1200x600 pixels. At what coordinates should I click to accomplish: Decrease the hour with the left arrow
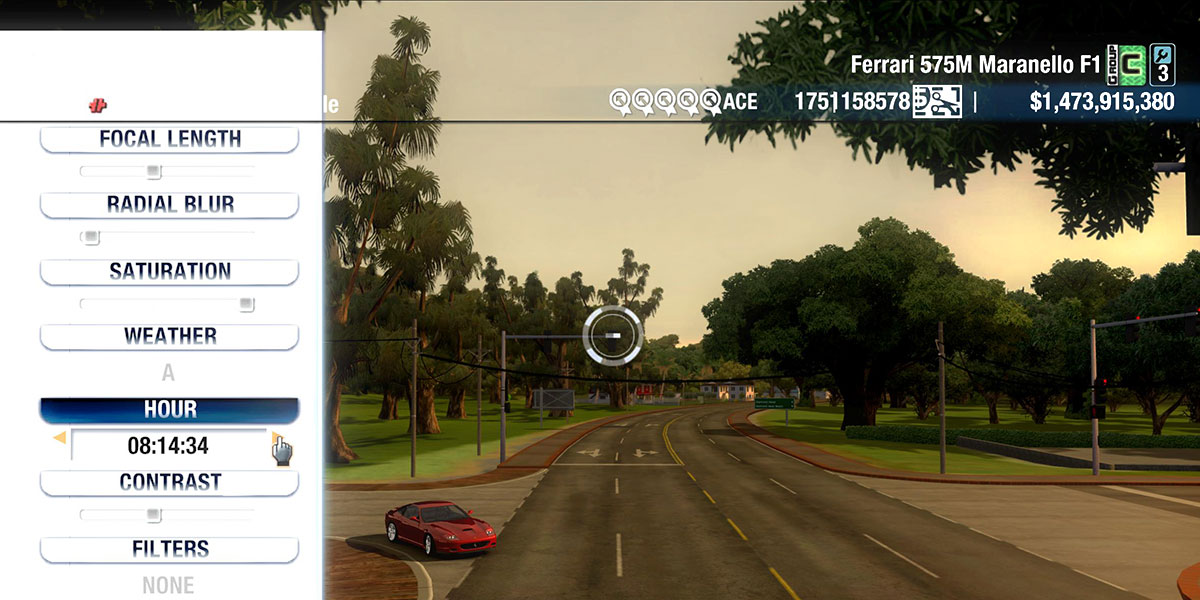pos(60,438)
